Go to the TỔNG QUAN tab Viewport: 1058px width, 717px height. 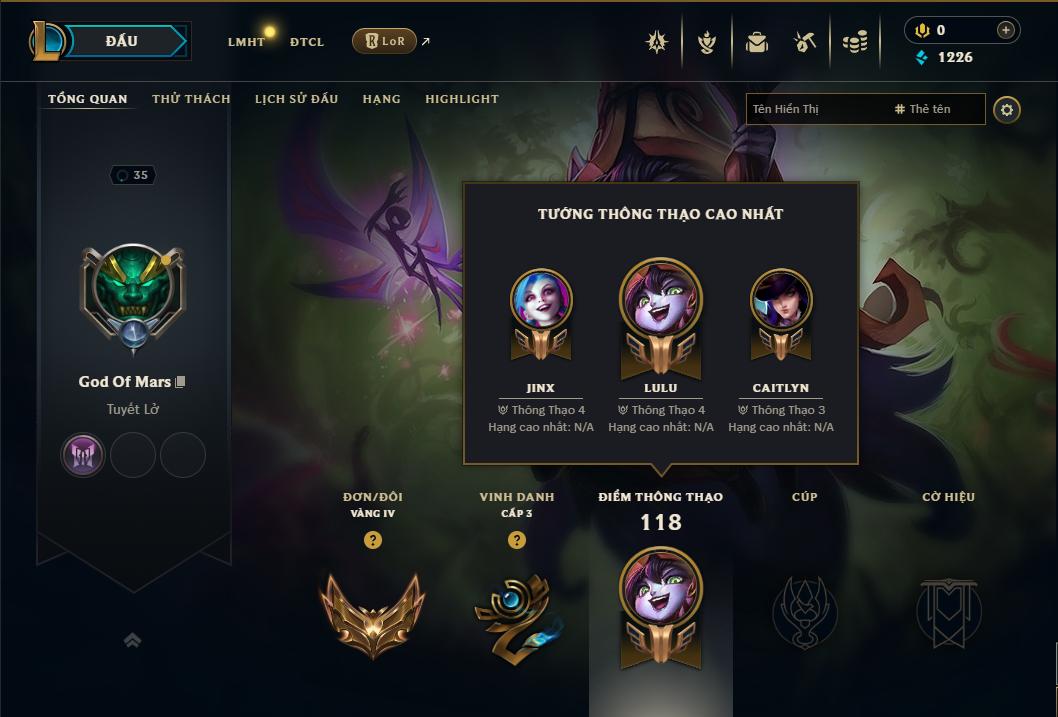[88, 99]
